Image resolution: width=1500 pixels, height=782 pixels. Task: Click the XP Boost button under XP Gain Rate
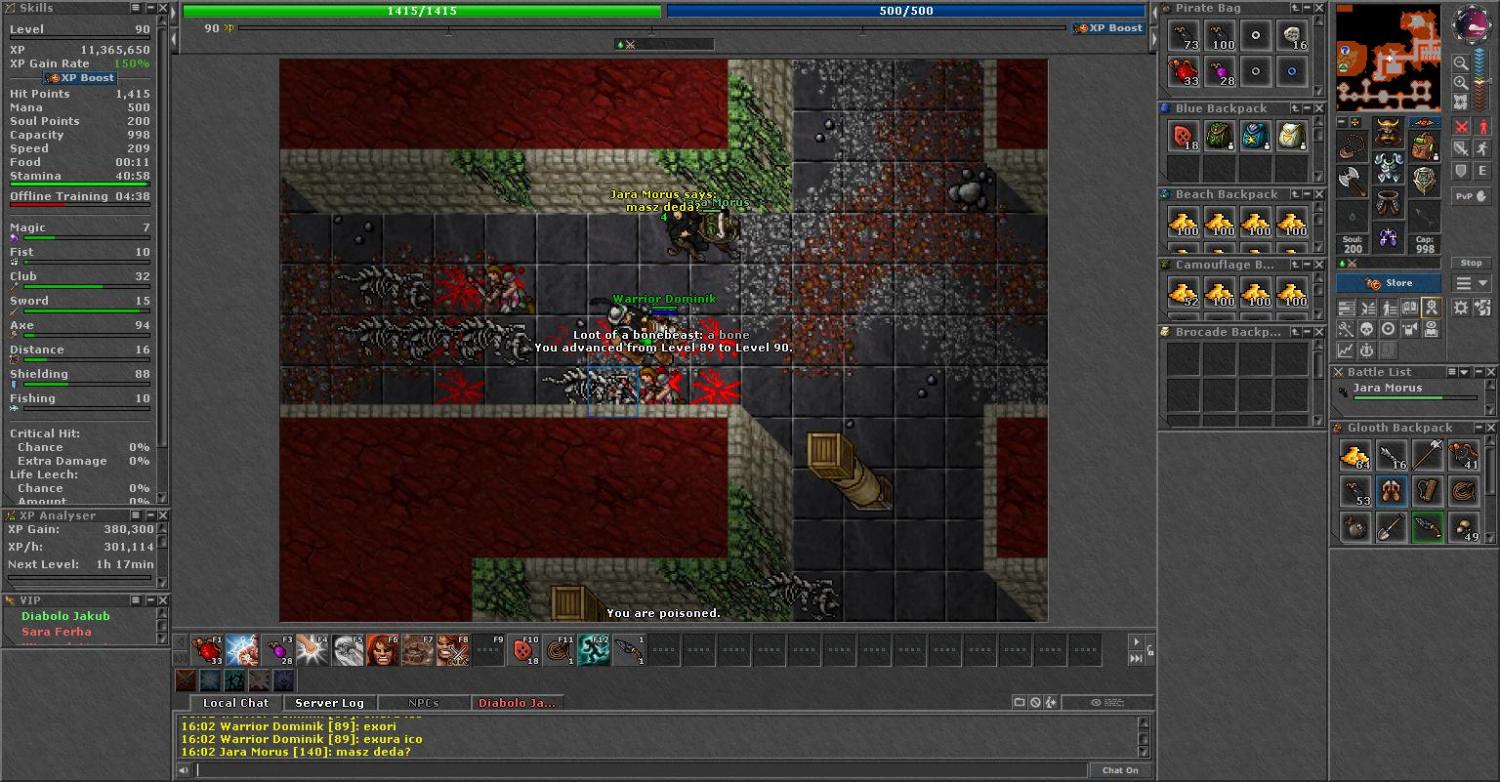pos(81,78)
